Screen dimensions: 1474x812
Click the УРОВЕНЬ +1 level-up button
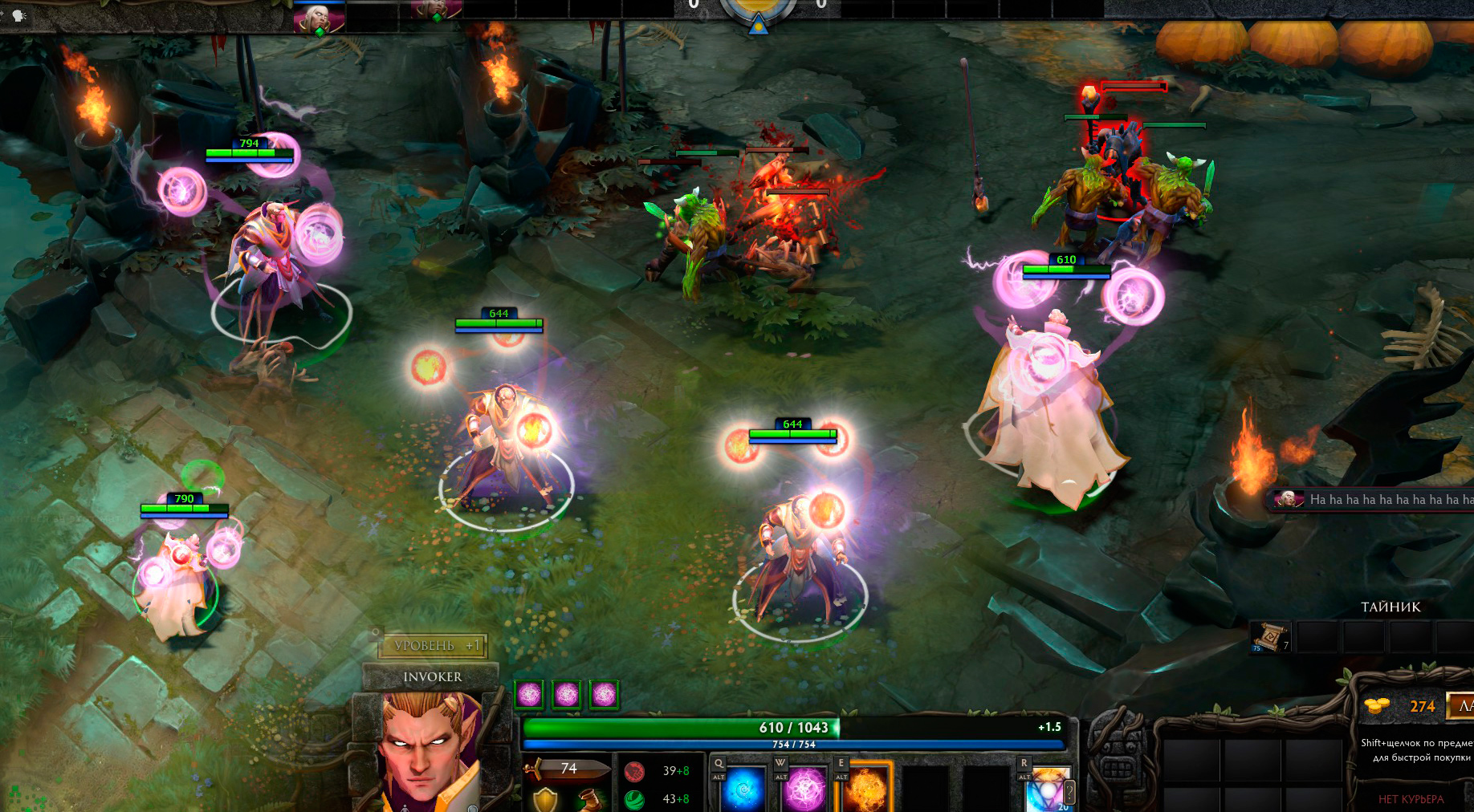point(434,645)
